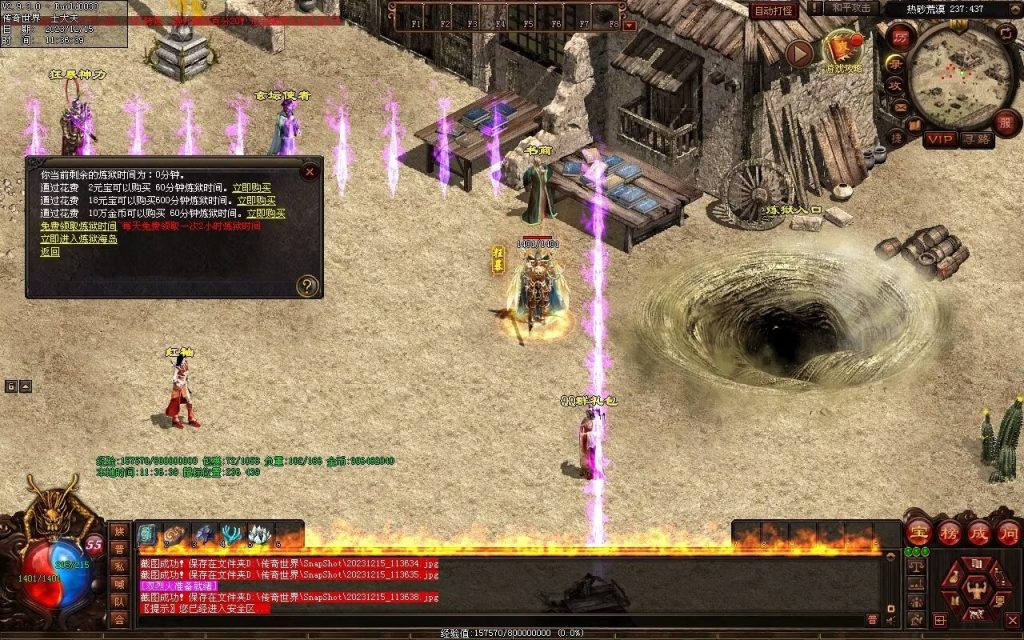1024x640 pixels.
Task: Open the dialog's question mark help
Action: (x=308, y=286)
